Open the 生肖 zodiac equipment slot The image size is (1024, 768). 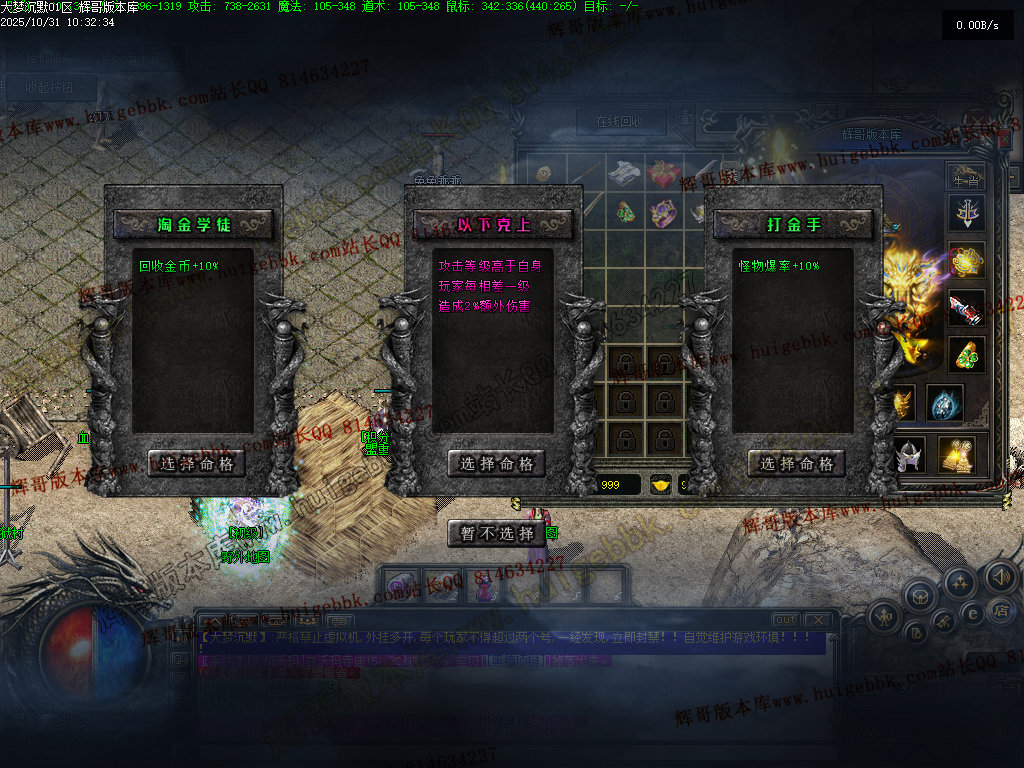[965, 178]
